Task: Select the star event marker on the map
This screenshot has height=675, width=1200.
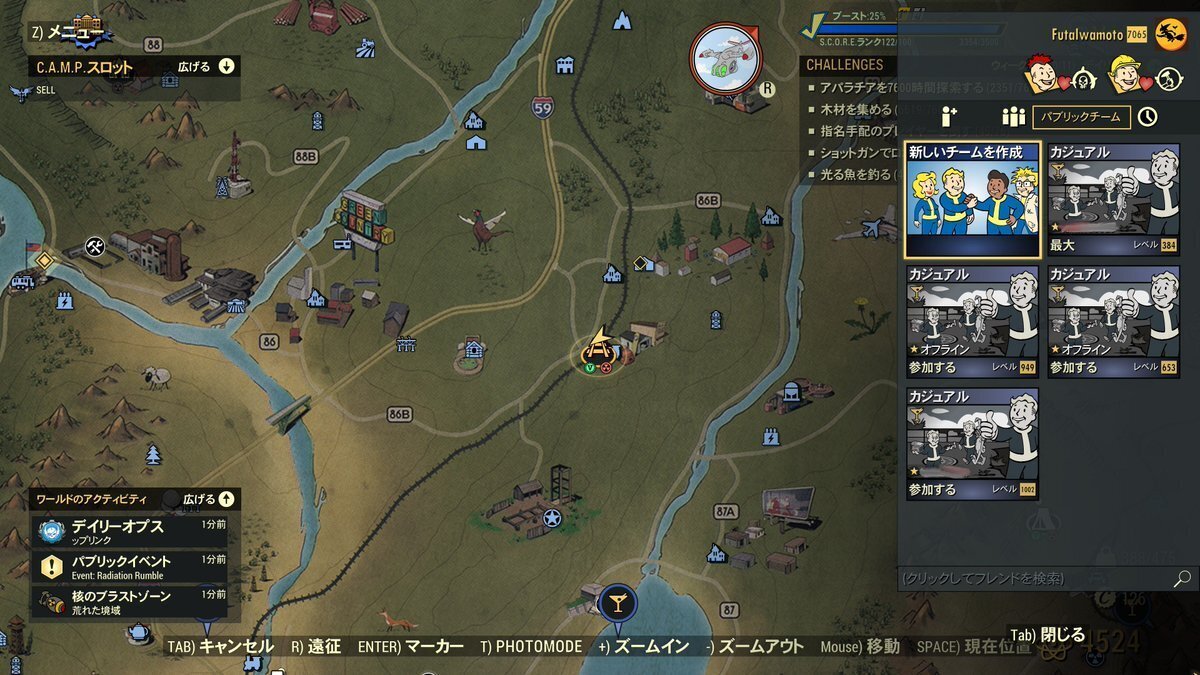Action: (552, 518)
